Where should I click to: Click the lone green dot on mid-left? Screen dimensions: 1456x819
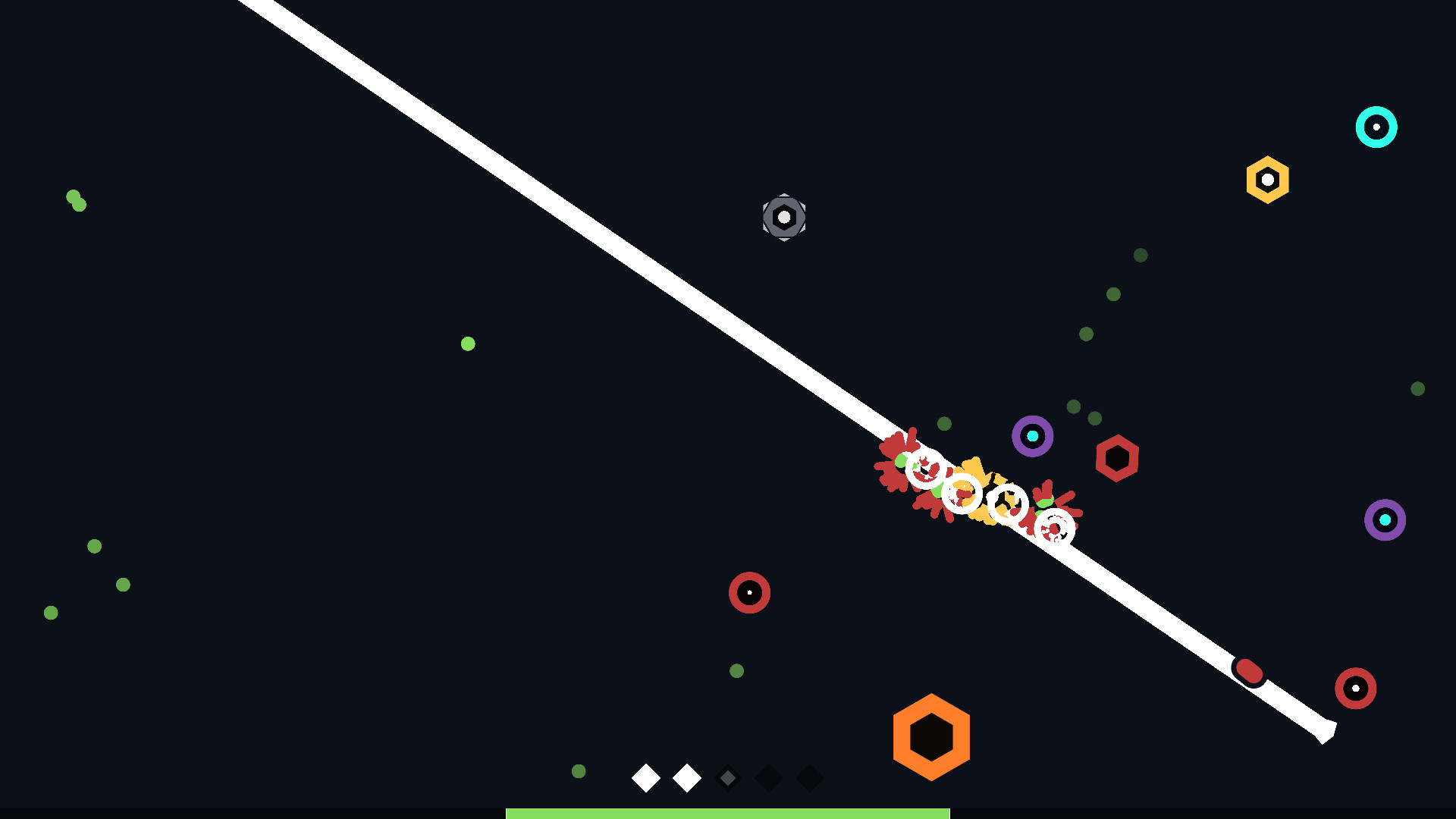(x=468, y=344)
